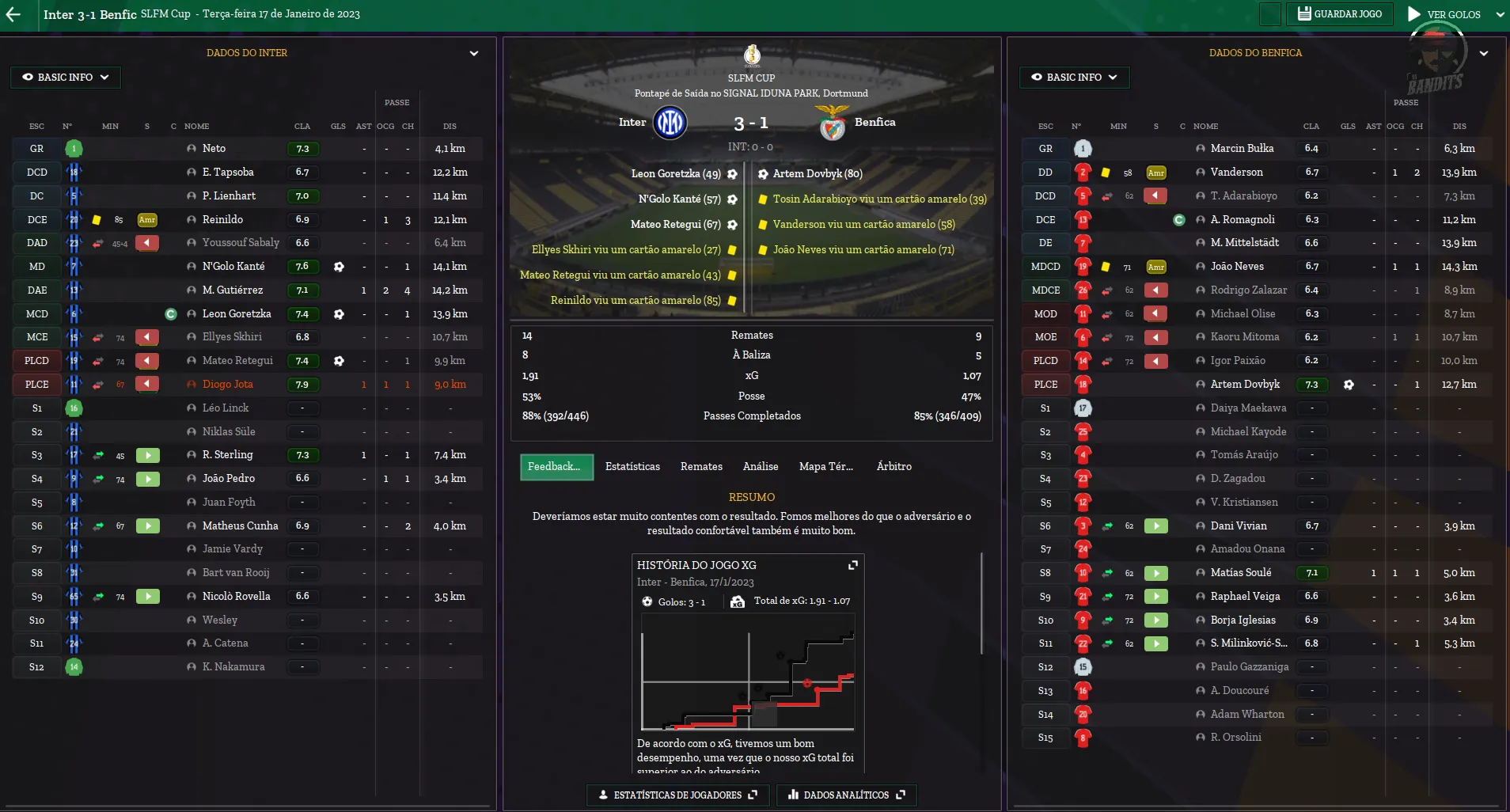Show the Análise tab
This screenshot has width=1510, height=812.
761,467
